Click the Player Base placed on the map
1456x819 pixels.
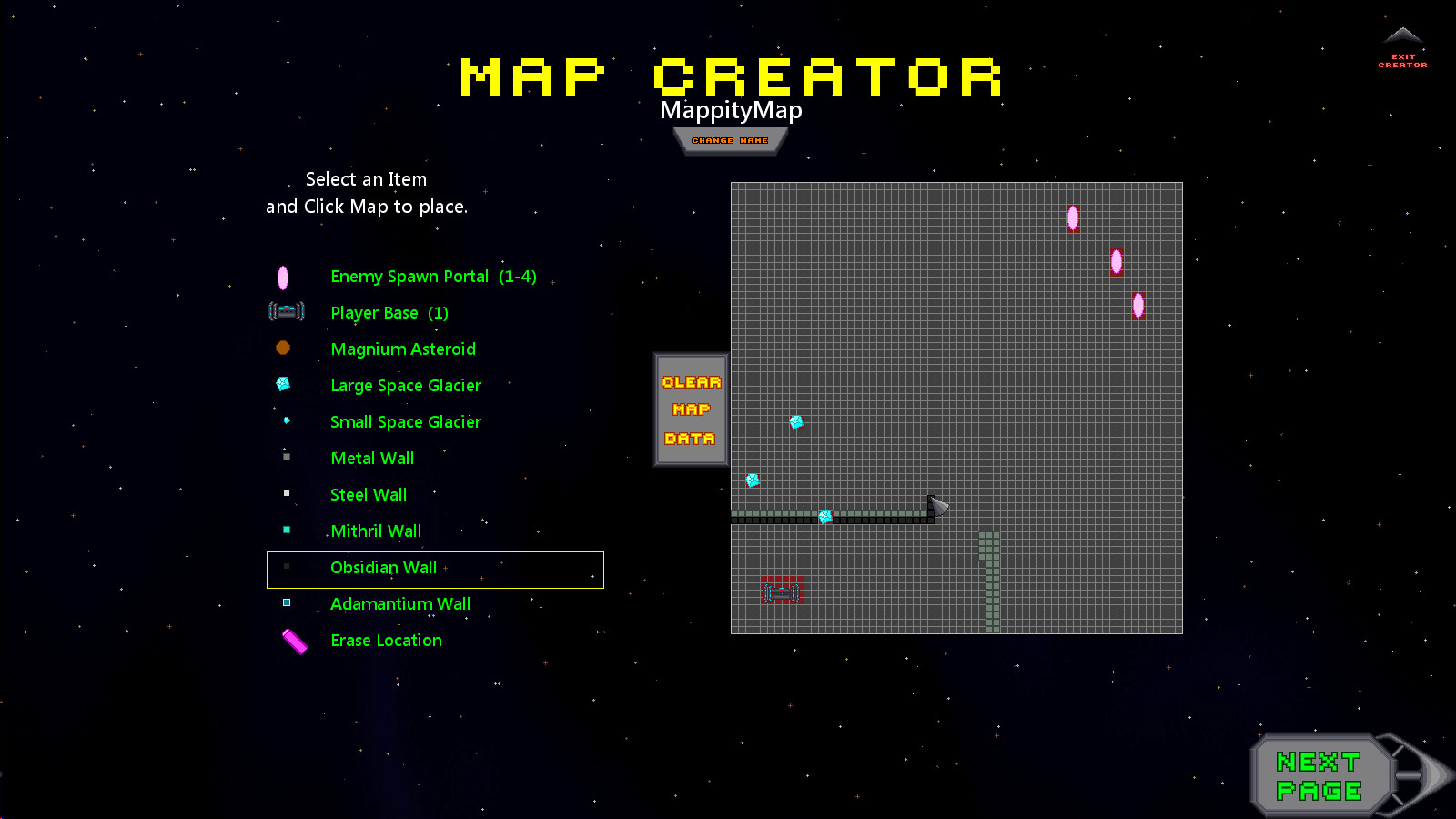click(782, 590)
